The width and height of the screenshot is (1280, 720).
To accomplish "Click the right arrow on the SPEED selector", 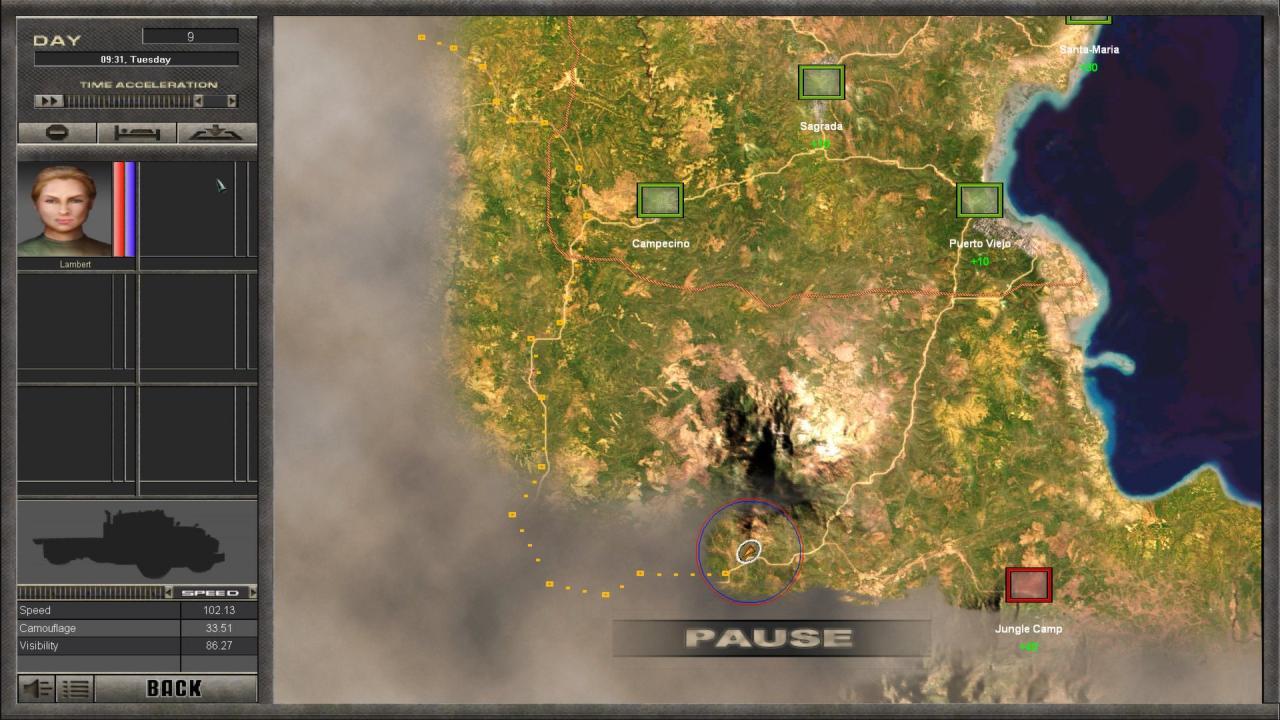I will [253, 592].
